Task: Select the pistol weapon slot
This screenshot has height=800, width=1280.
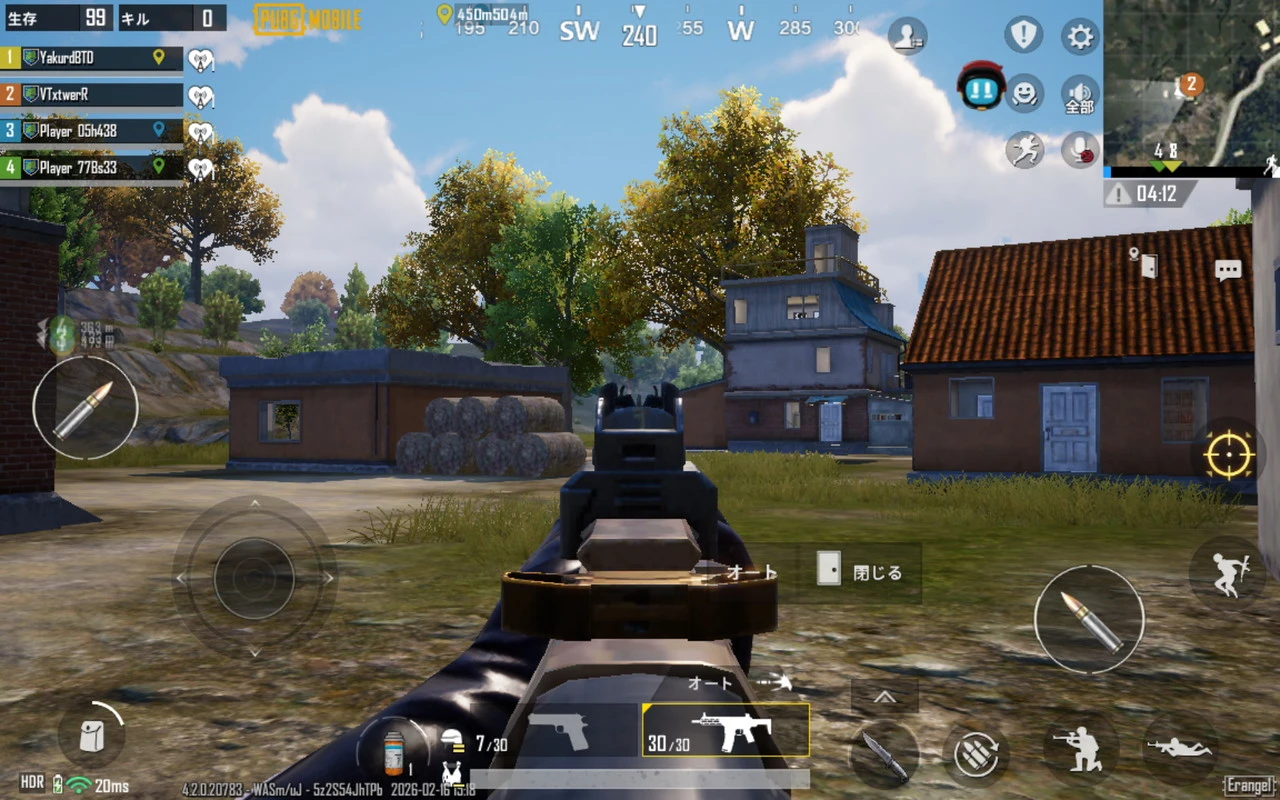Action: 558,731
